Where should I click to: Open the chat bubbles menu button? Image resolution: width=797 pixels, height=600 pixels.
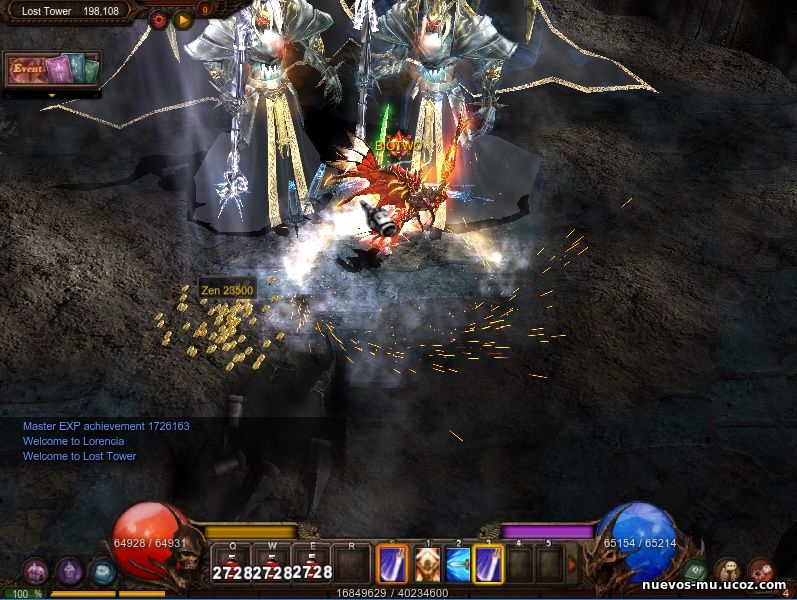[728, 571]
